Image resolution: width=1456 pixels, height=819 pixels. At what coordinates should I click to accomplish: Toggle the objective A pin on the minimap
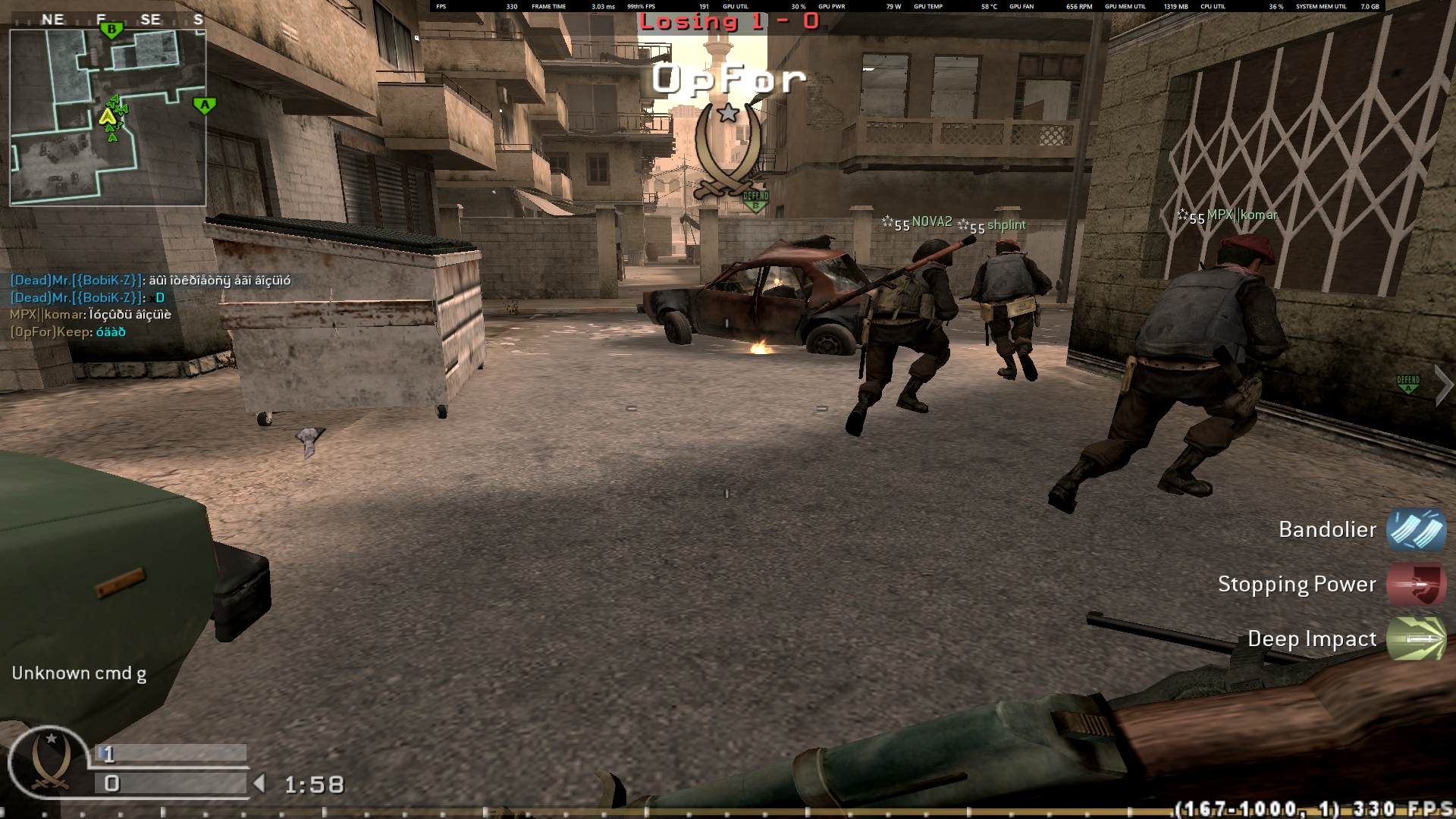point(205,105)
